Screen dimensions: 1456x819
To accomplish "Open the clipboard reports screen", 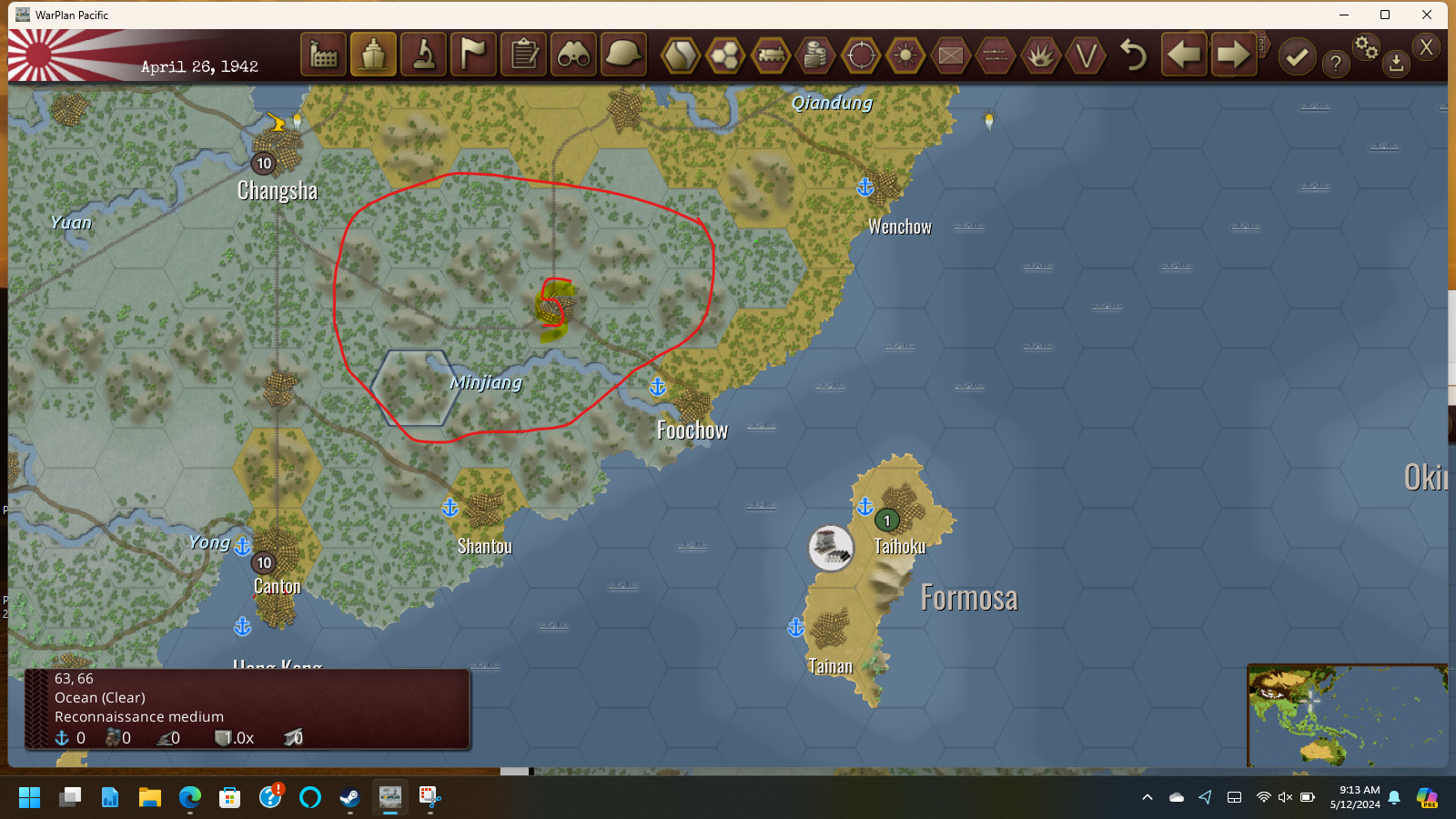I will pyautogui.click(x=523, y=55).
